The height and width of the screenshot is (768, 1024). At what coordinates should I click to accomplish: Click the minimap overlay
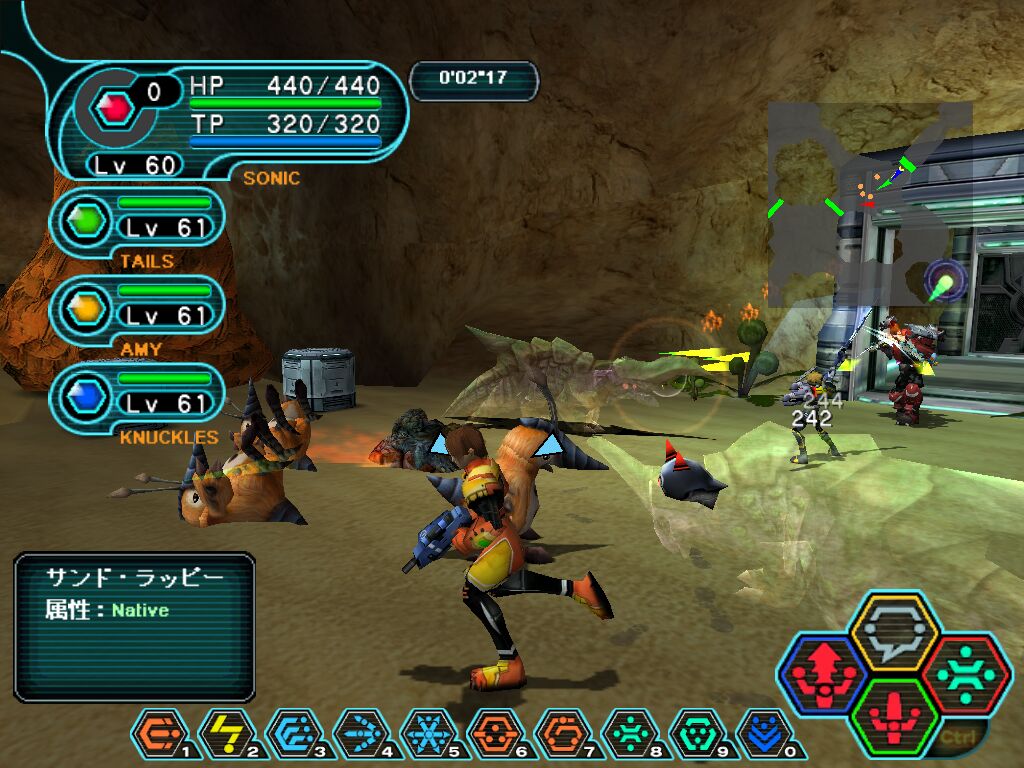tap(869, 203)
